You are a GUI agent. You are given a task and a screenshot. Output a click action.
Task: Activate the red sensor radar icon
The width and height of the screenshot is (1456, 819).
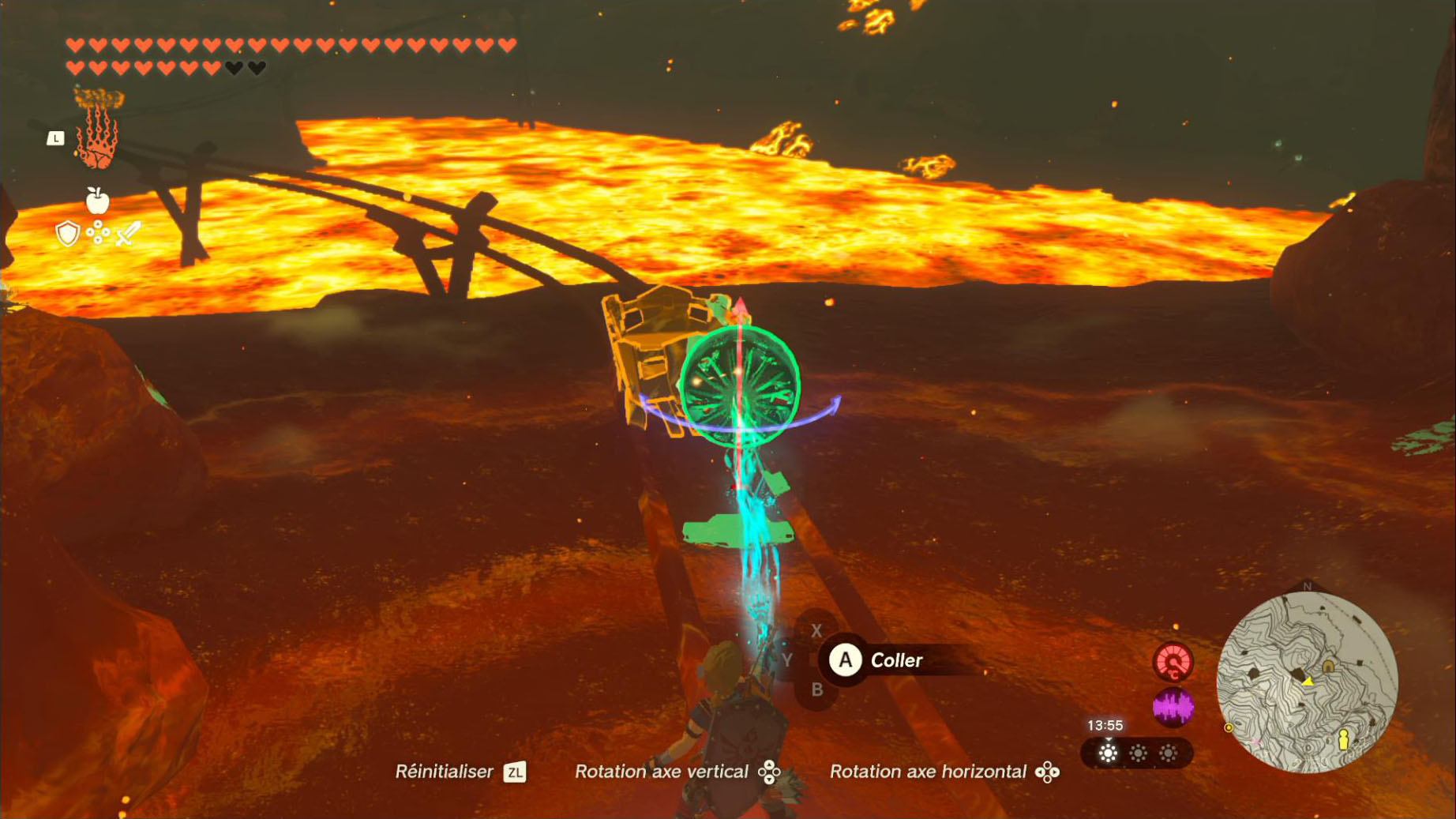coord(1173,662)
